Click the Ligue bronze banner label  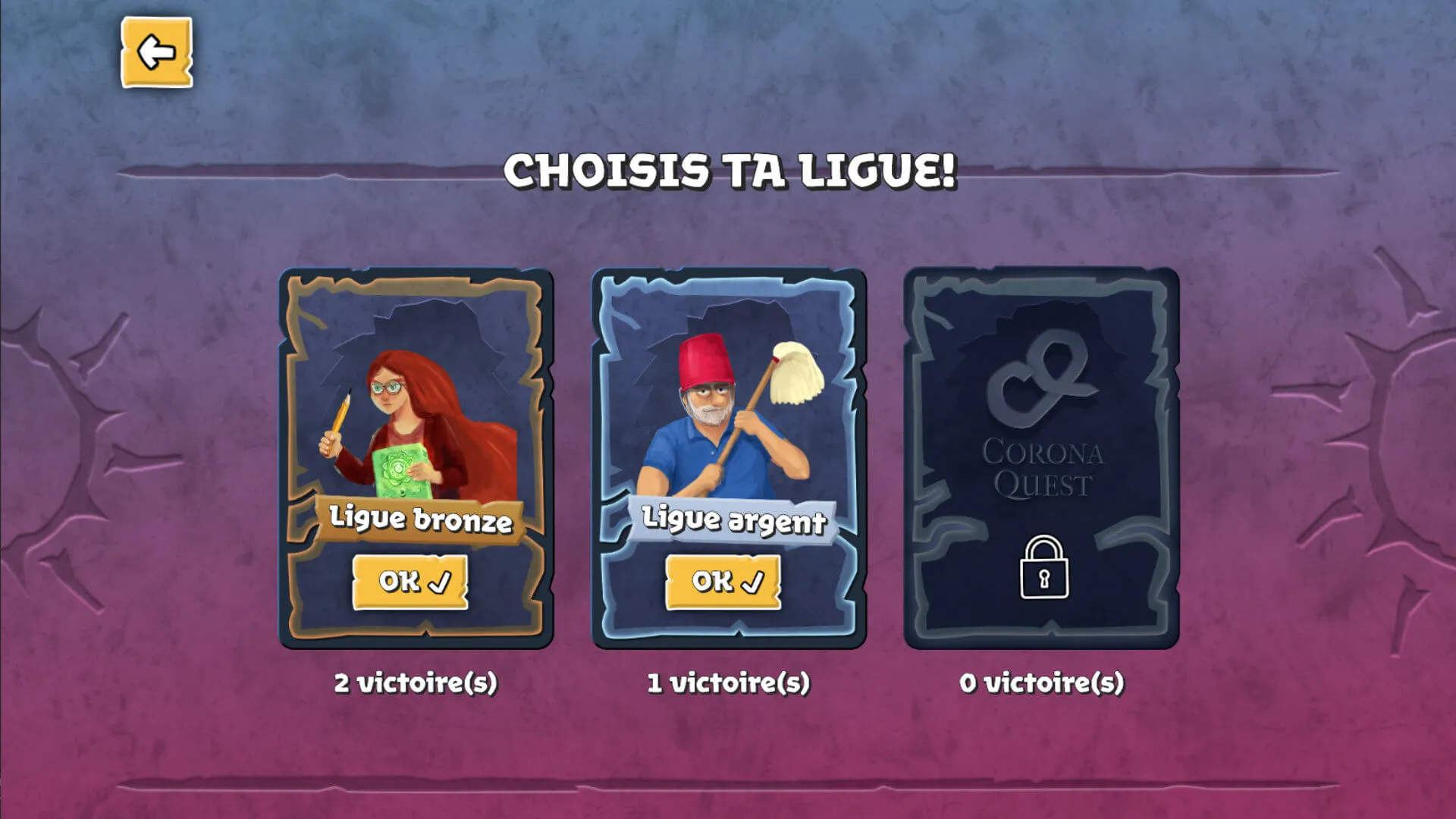(x=419, y=520)
